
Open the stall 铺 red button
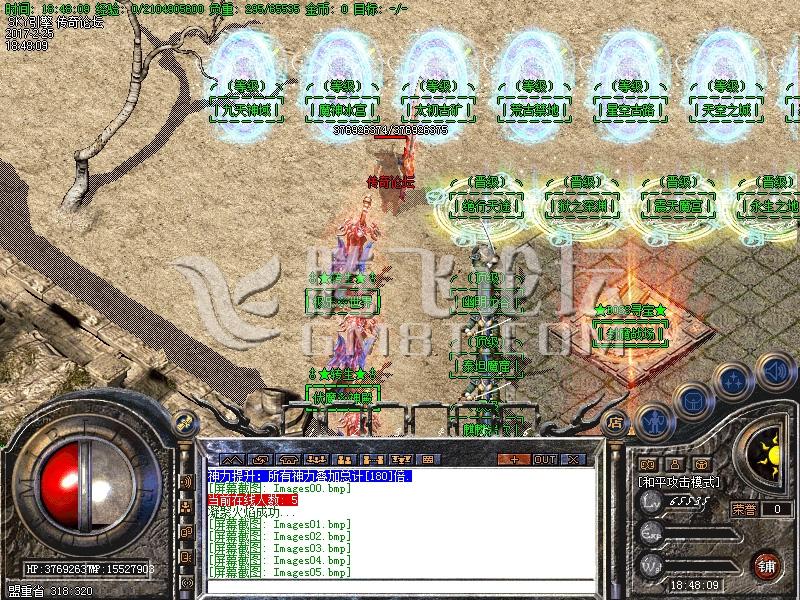[766, 564]
